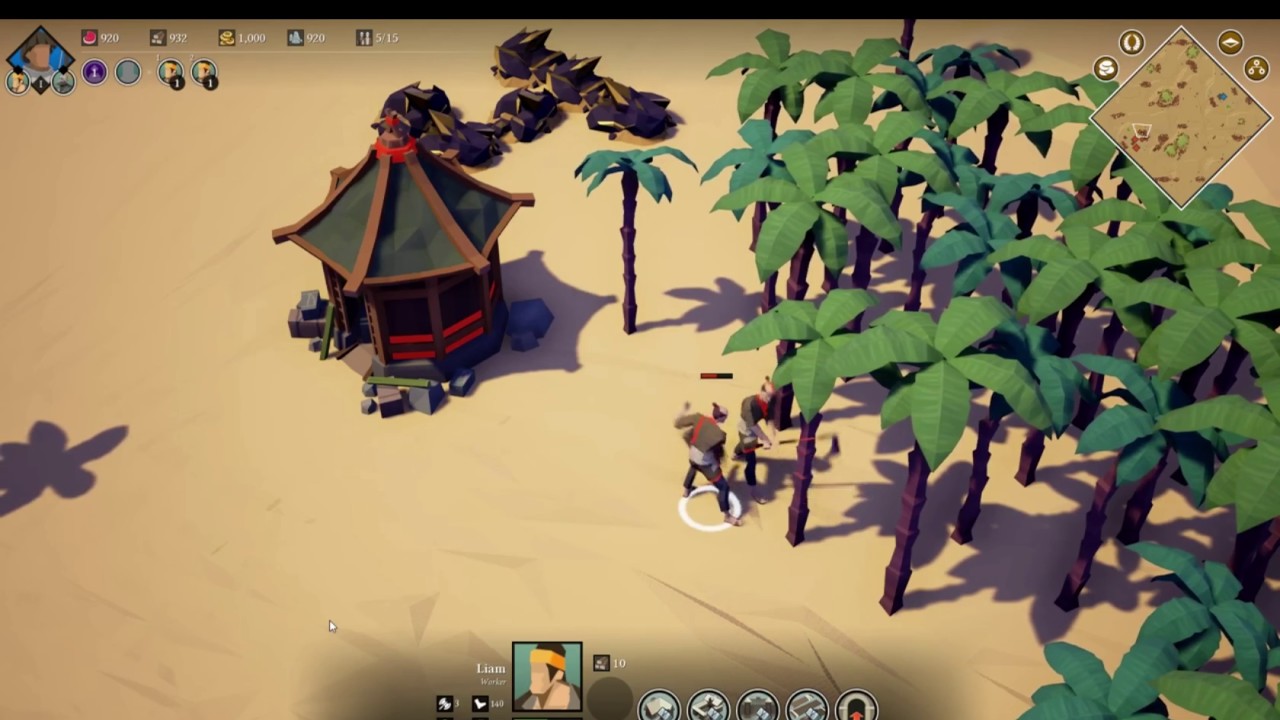The width and height of the screenshot is (1280, 720).
Task: Click the hammer icon showing 10 near Liam
Action: tap(600, 663)
